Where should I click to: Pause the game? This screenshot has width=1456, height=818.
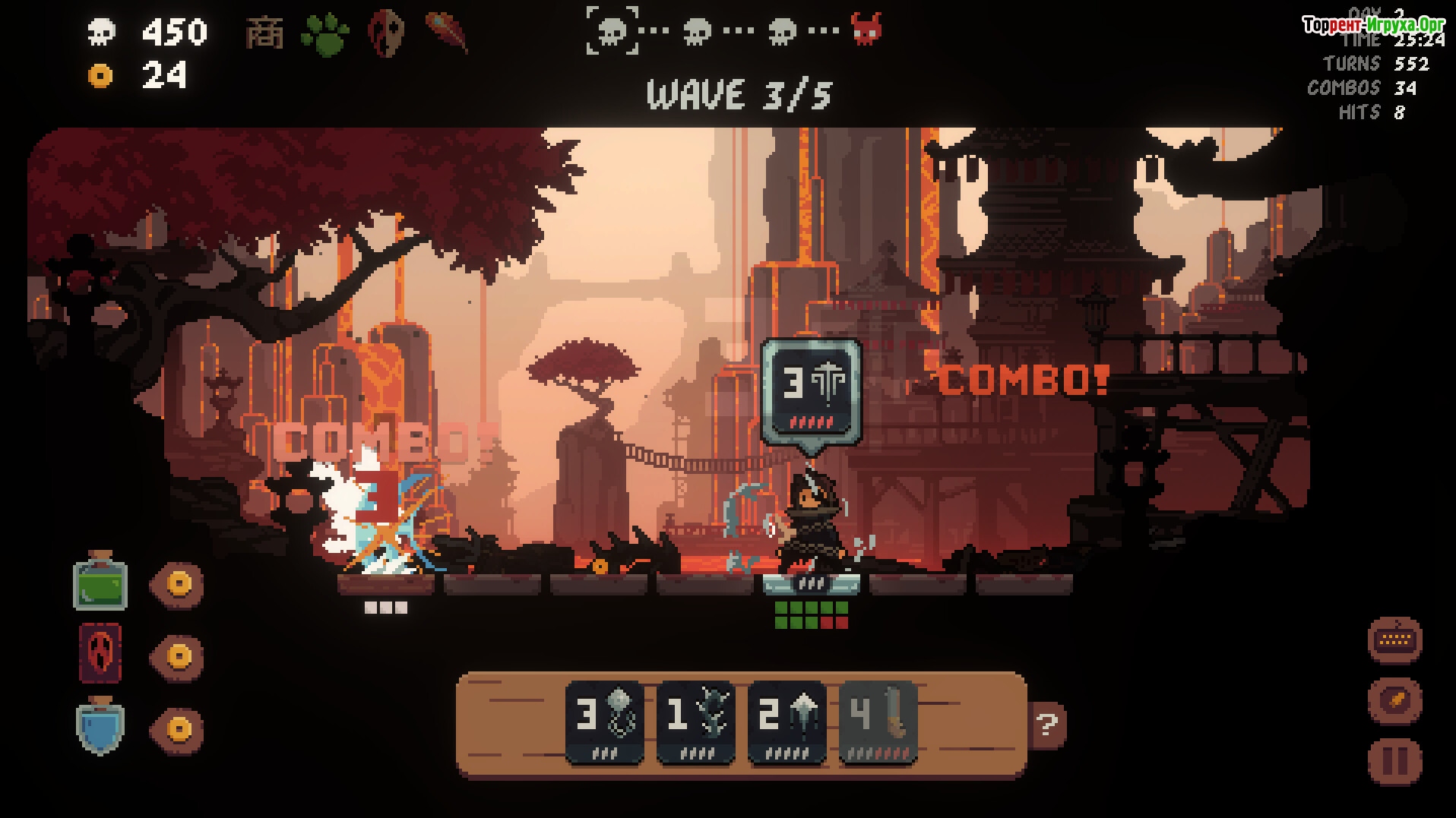point(1394,760)
